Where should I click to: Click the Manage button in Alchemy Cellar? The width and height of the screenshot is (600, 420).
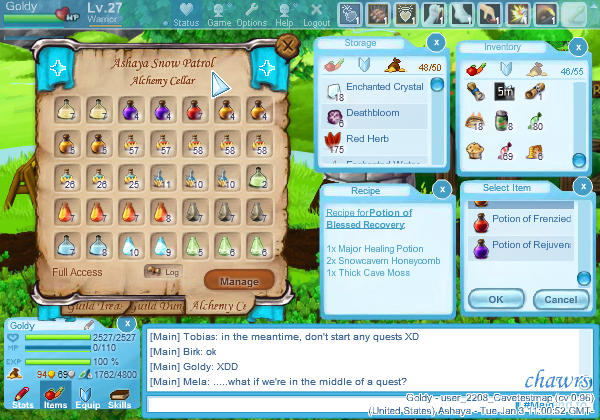(239, 281)
